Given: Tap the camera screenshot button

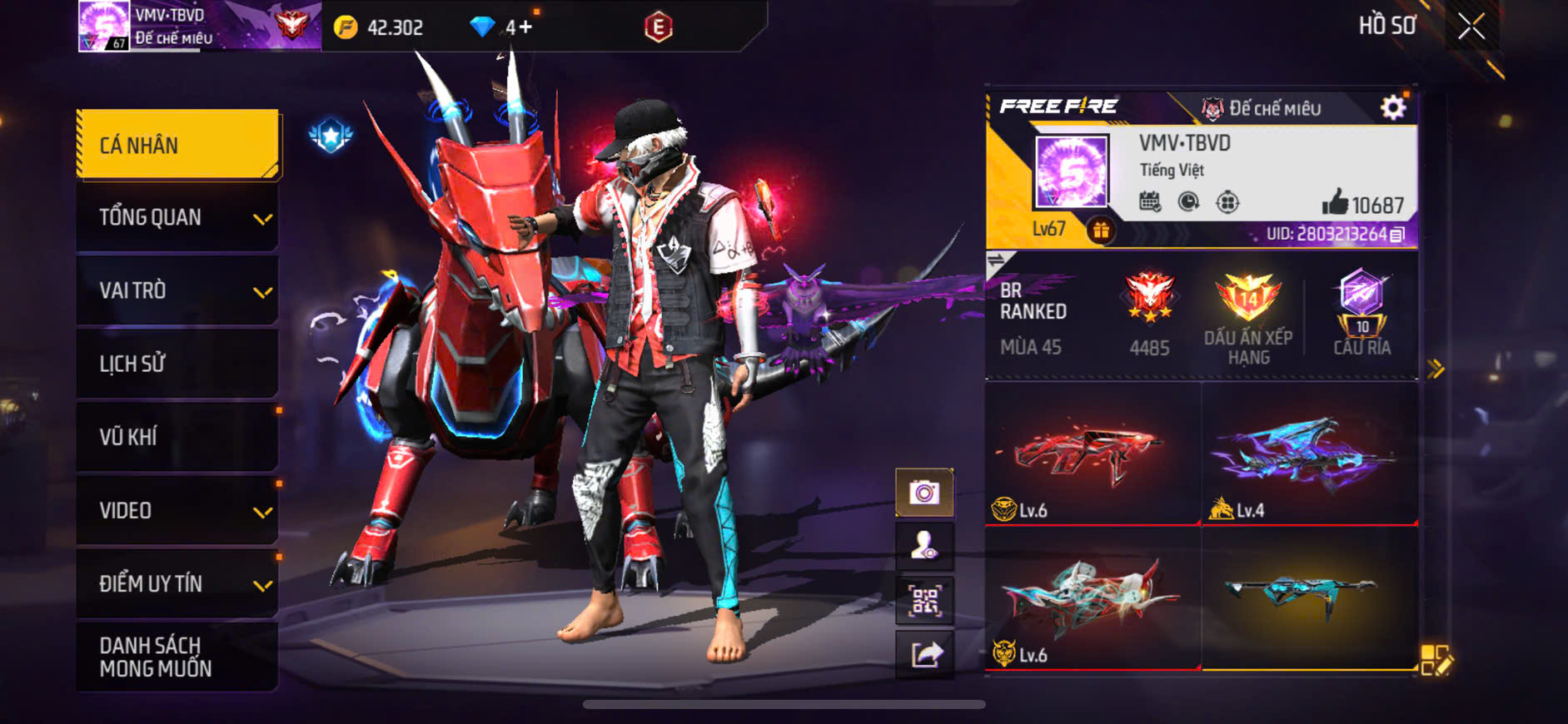Looking at the screenshot, I should [x=924, y=493].
